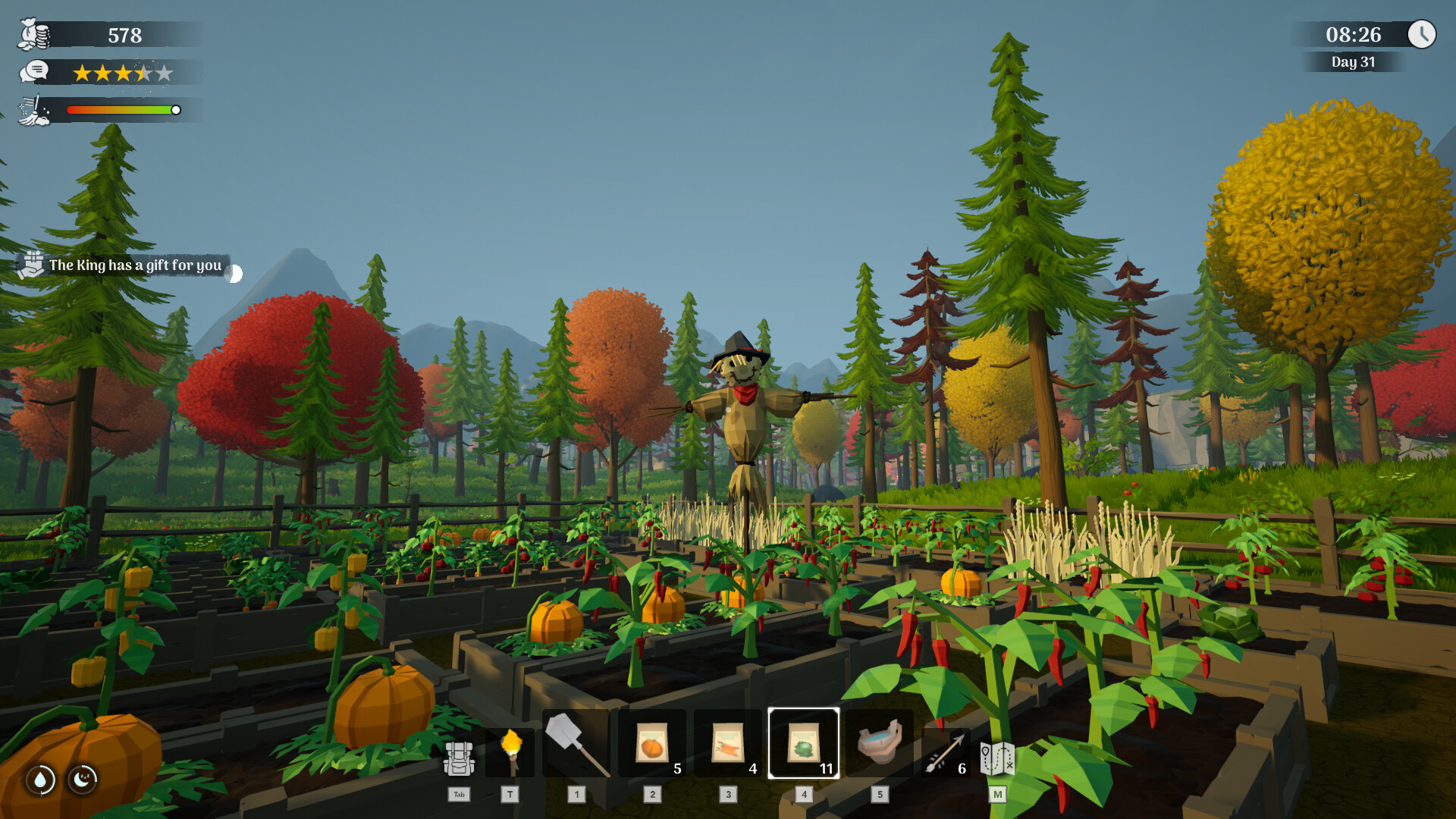Open the folded map icon
This screenshot has width=1456, height=819.
[997, 758]
